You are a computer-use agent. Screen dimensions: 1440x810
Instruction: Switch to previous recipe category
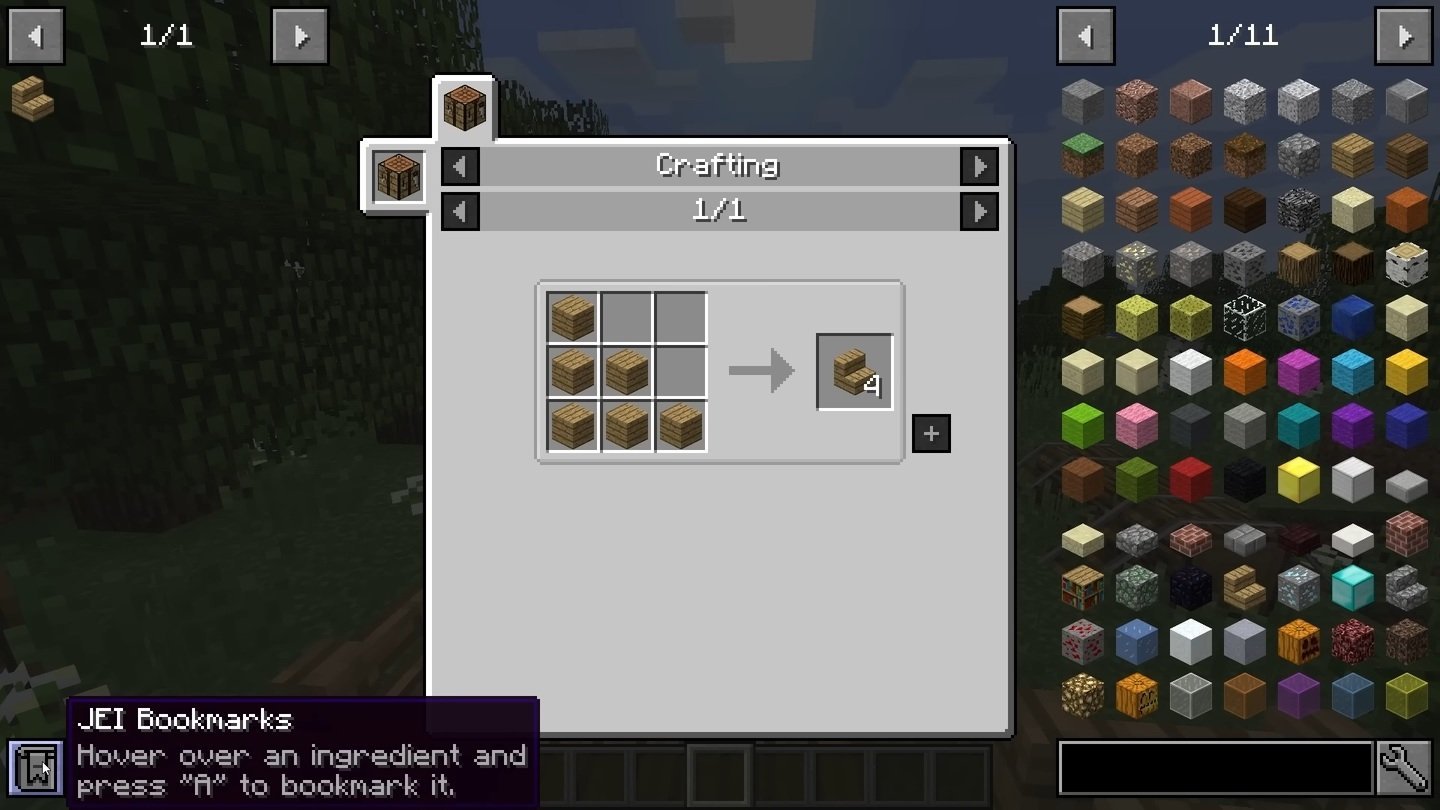460,166
